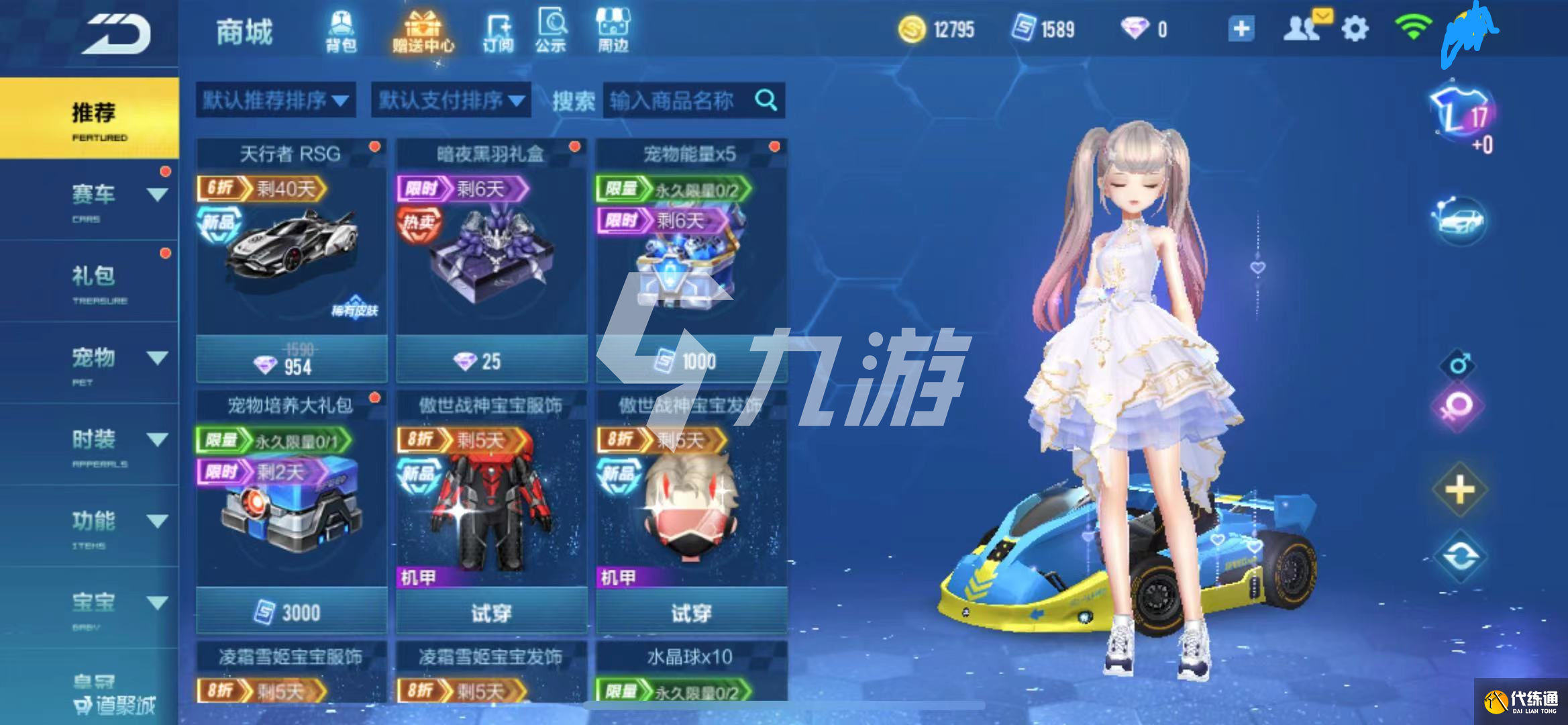
Task: Click the plus icon to add diamonds
Action: (x=1241, y=28)
